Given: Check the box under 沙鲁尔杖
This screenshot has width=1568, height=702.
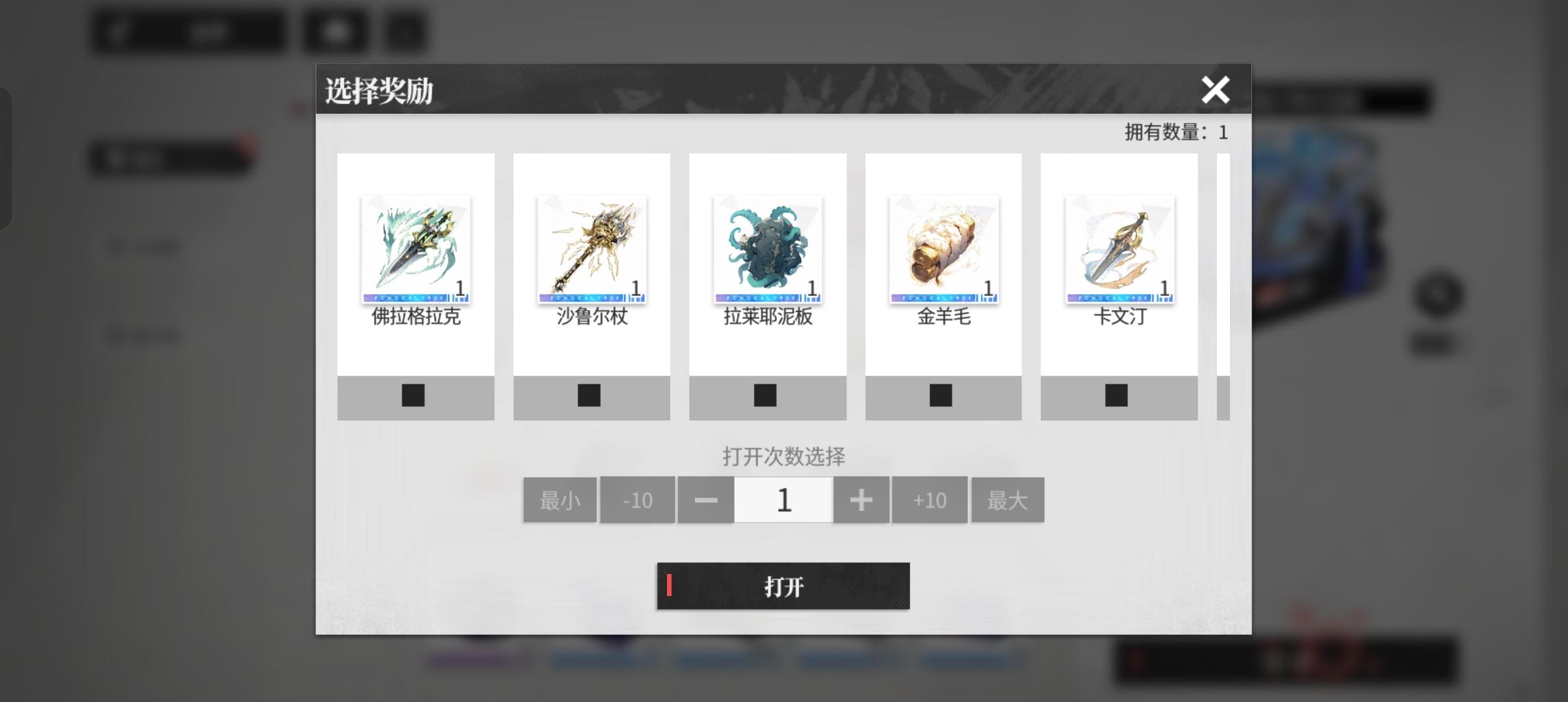Looking at the screenshot, I should click(588, 395).
